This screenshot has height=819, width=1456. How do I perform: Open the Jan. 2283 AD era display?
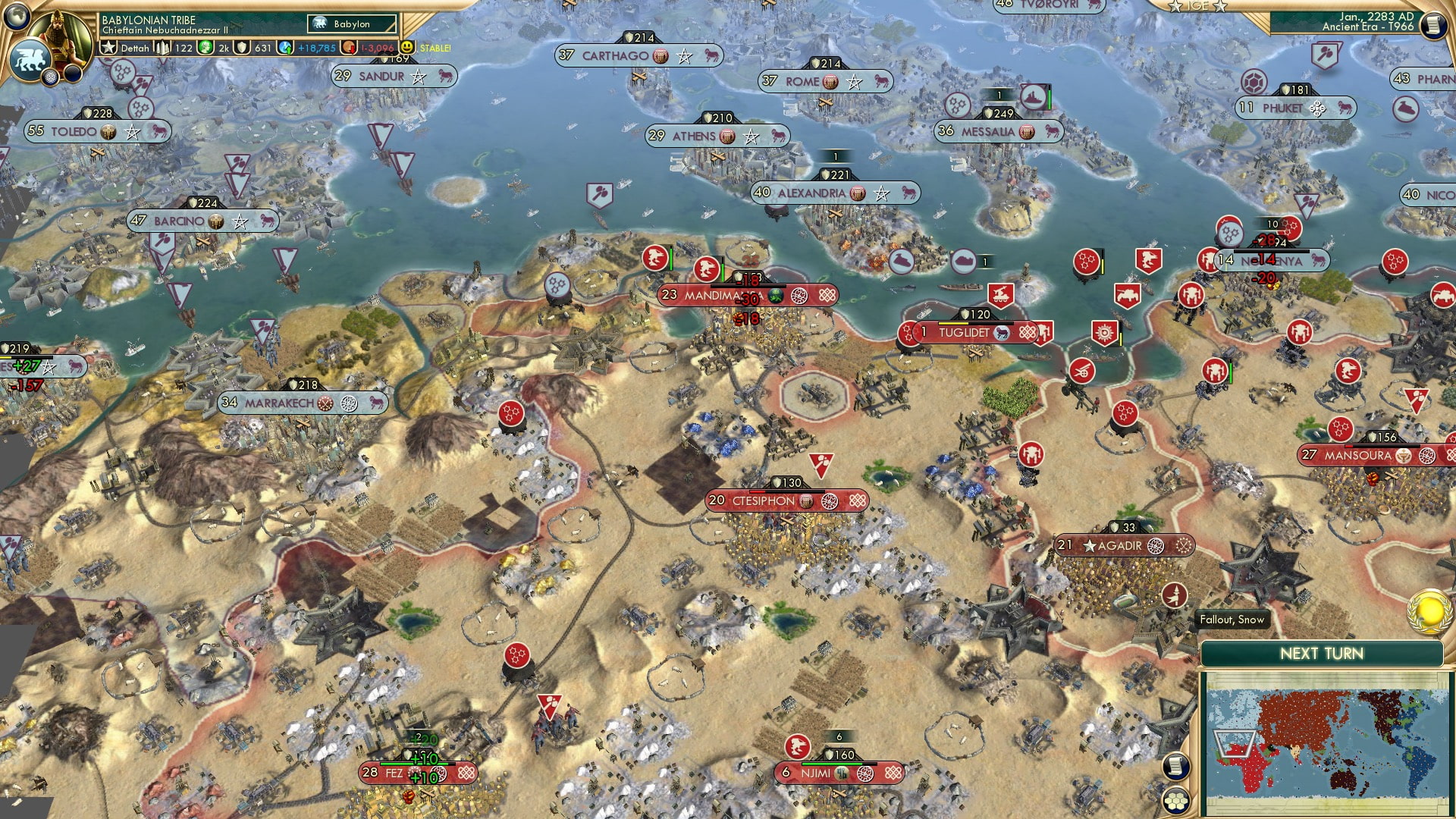pos(1365,23)
